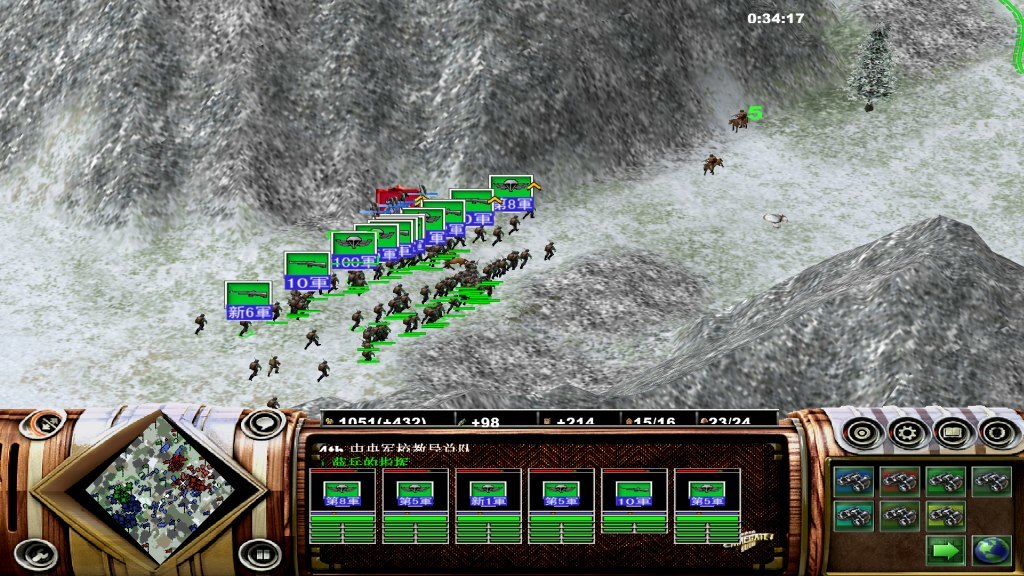1024x576 pixels.
Task: Open the globe world-view button
Action: click(989, 549)
